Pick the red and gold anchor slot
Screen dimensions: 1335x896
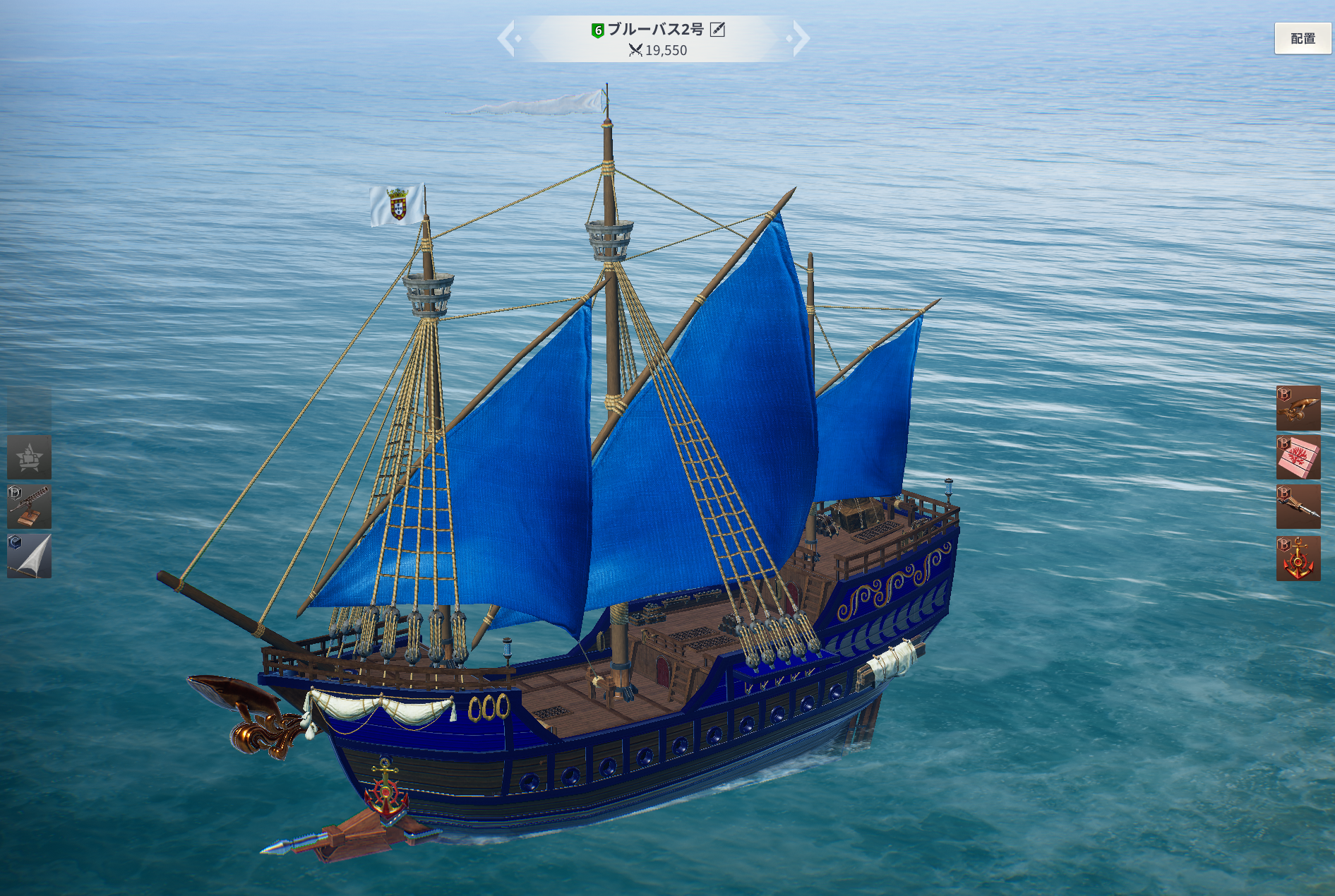pyautogui.click(x=1298, y=558)
